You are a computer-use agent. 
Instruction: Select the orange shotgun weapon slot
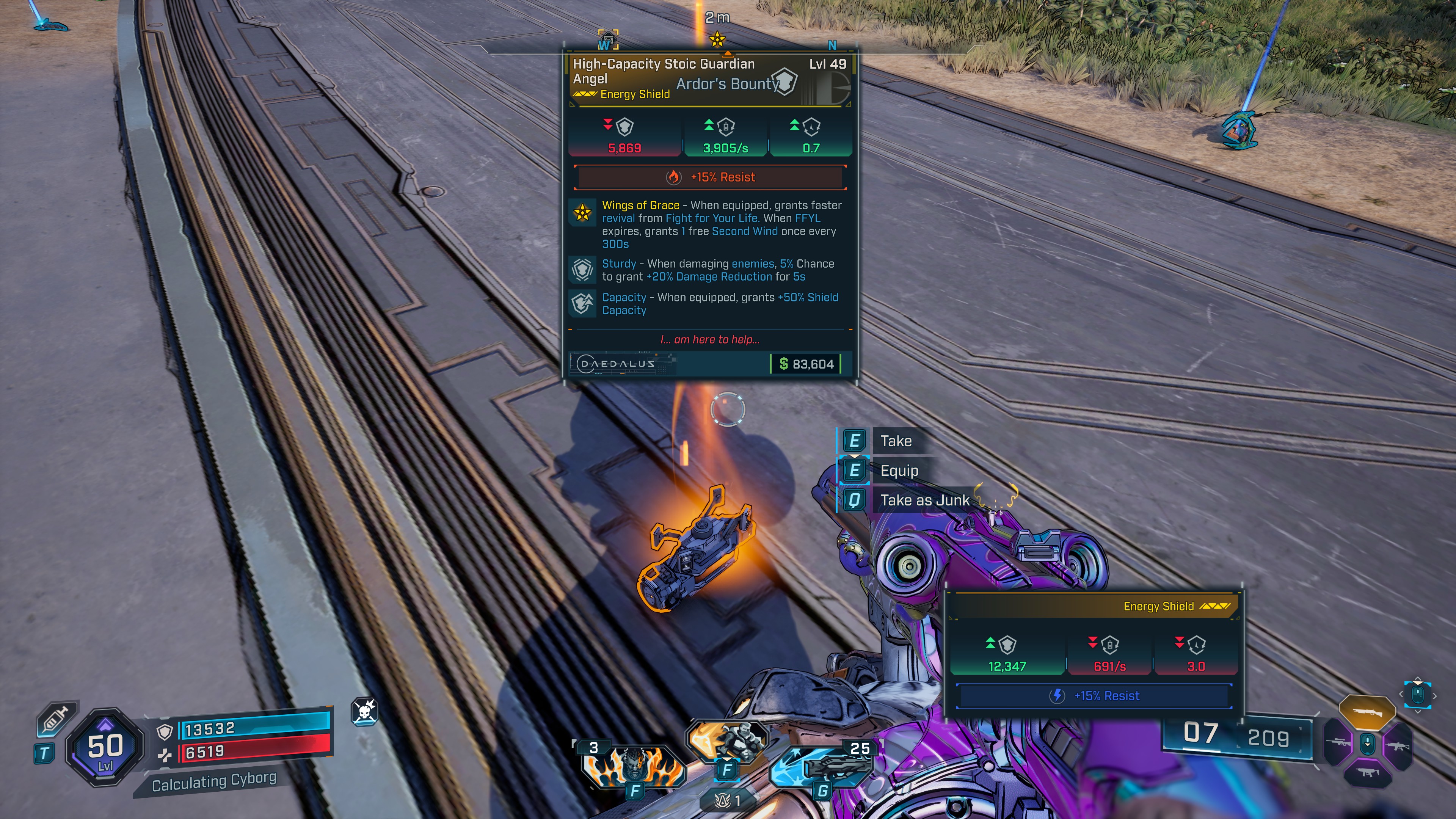[1367, 712]
